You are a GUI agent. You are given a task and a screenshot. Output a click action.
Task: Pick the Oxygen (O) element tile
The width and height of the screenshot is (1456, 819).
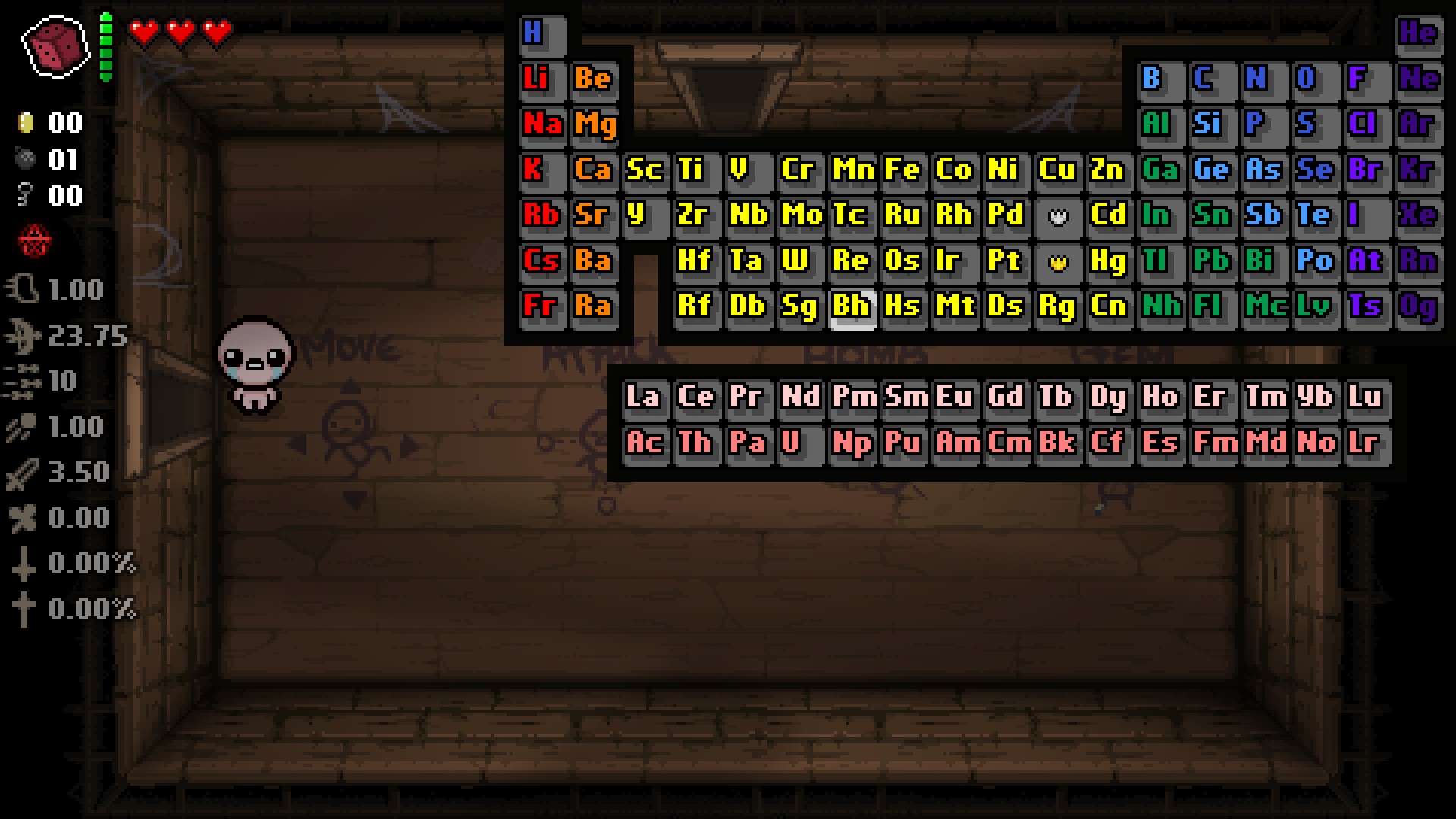click(x=1313, y=80)
